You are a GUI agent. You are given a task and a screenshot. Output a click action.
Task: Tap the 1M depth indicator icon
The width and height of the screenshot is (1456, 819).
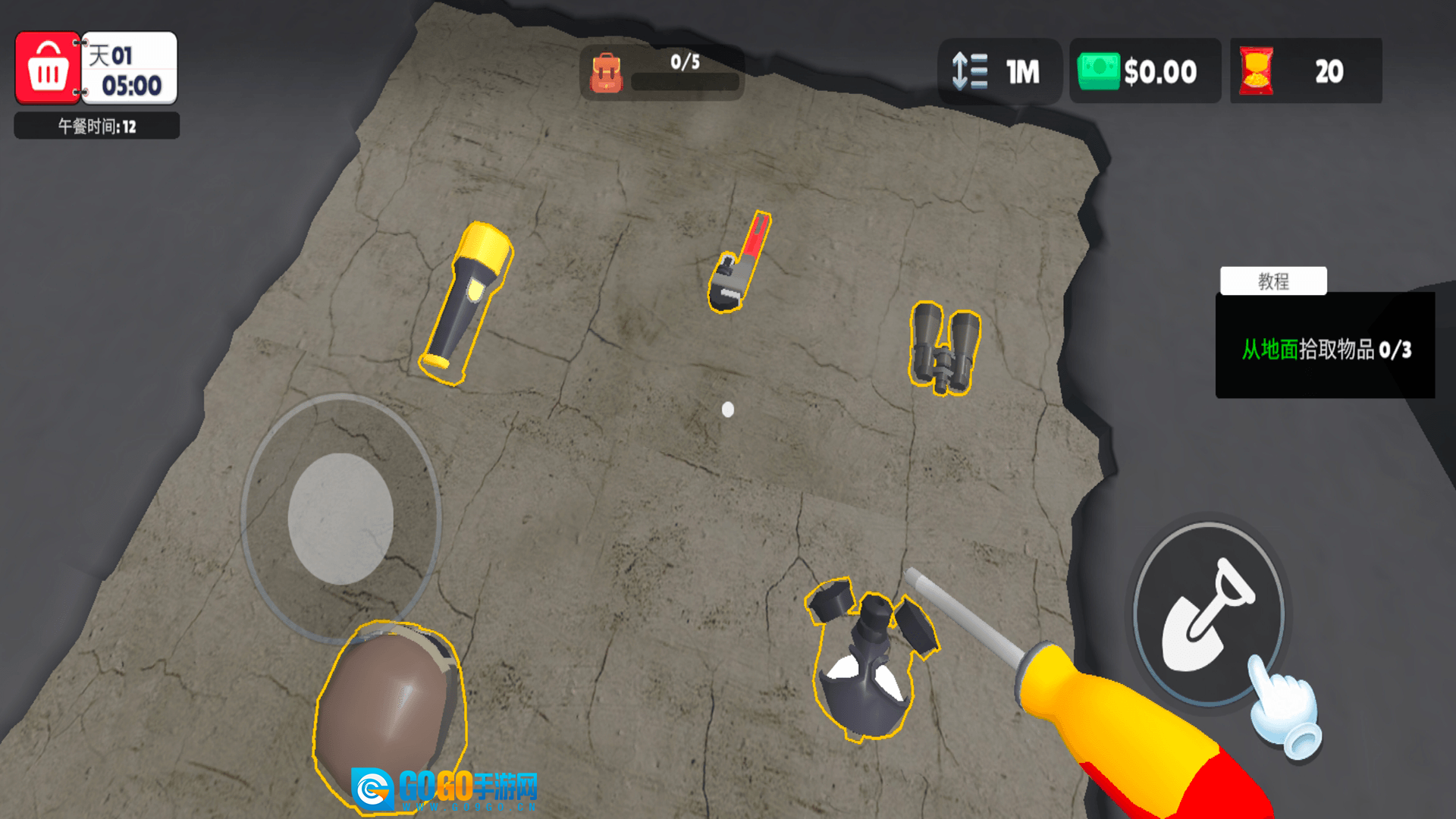(x=970, y=71)
